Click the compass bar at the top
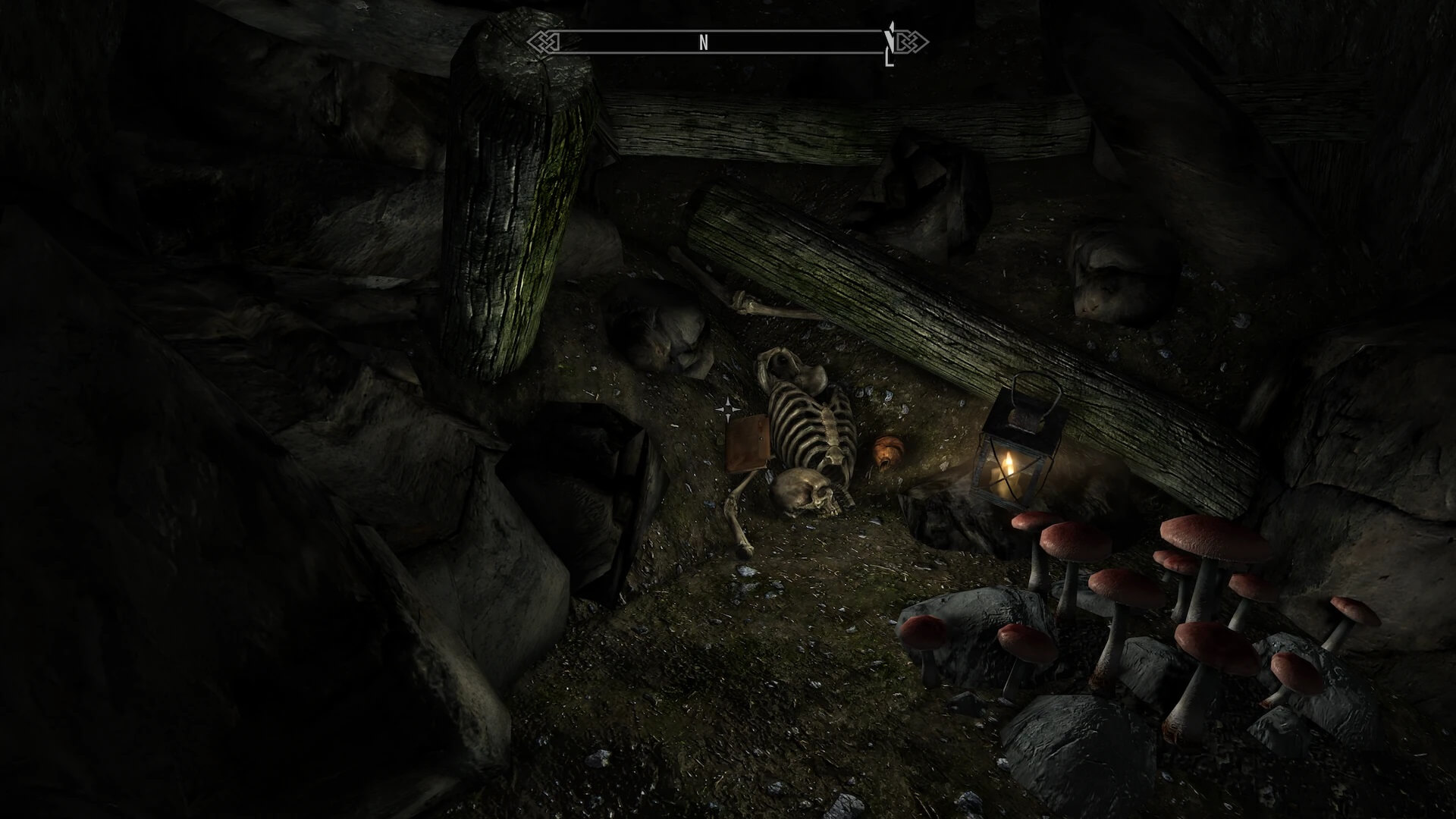 coord(726,42)
